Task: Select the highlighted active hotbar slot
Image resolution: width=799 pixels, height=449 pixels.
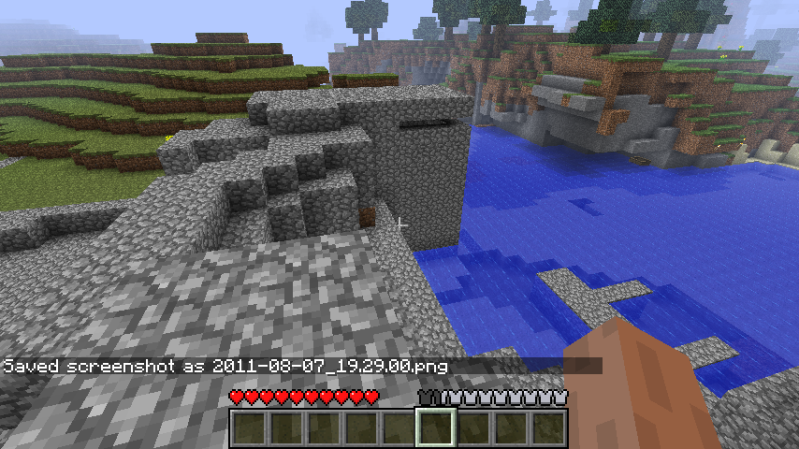Action: pos(436,428)
